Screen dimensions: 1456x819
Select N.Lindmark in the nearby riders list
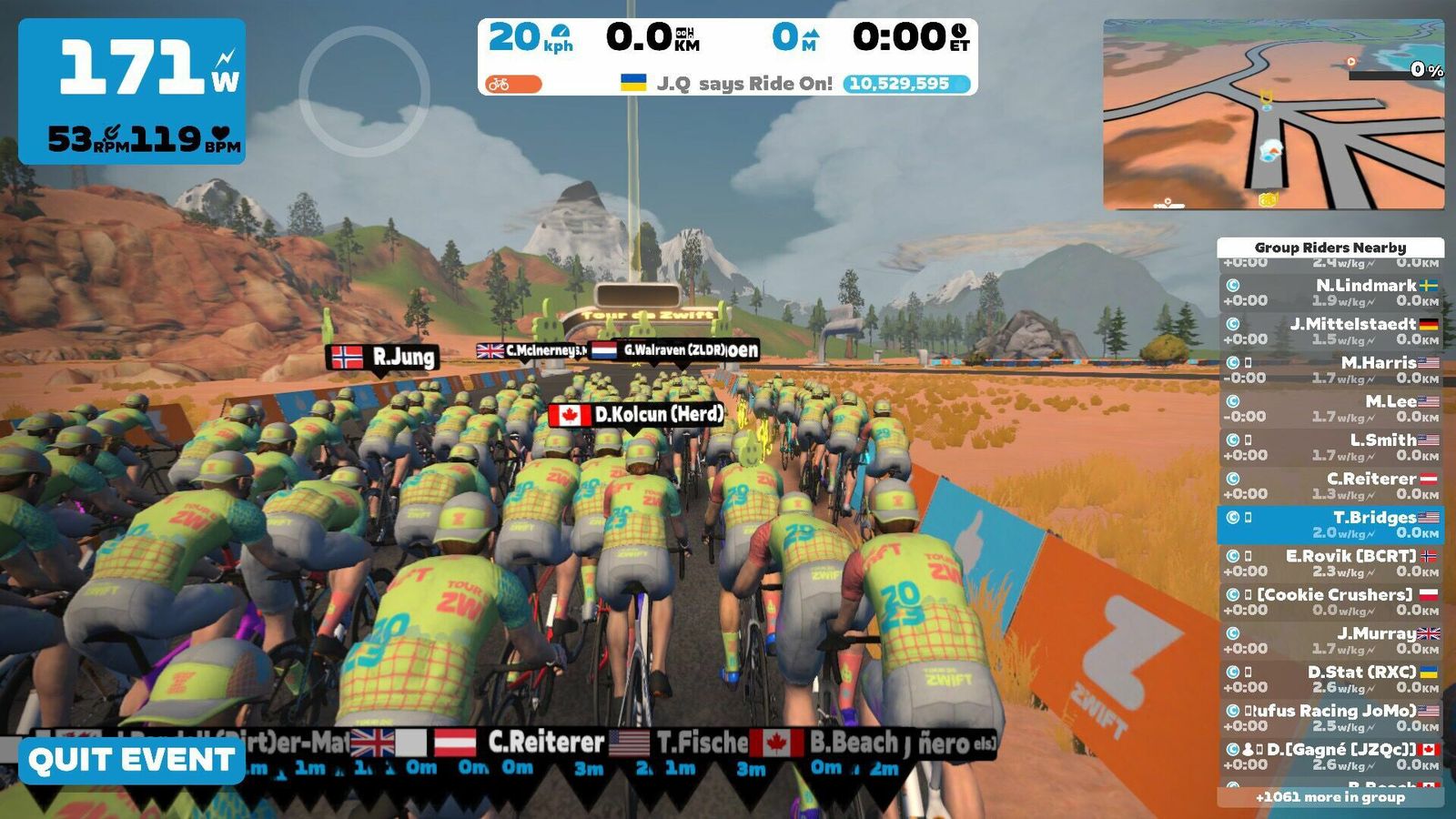pyautogui.click(x=1330, y=292)
